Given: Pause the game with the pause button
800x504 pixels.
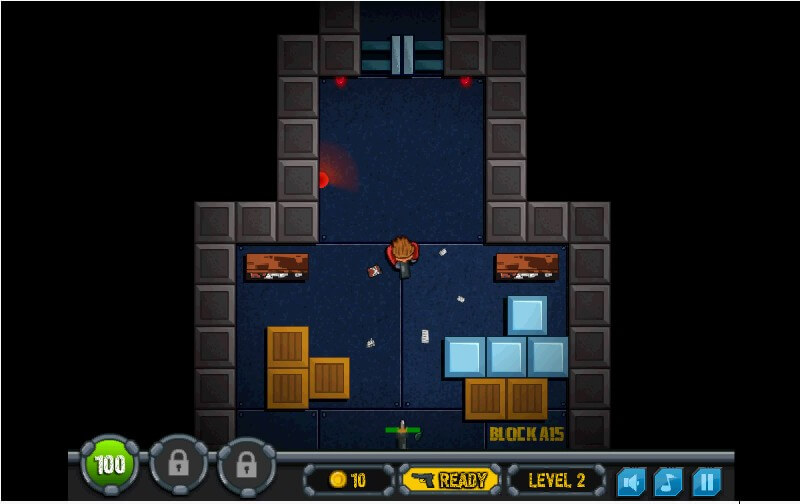Looking at the screenshot, I should coord(707,482).
